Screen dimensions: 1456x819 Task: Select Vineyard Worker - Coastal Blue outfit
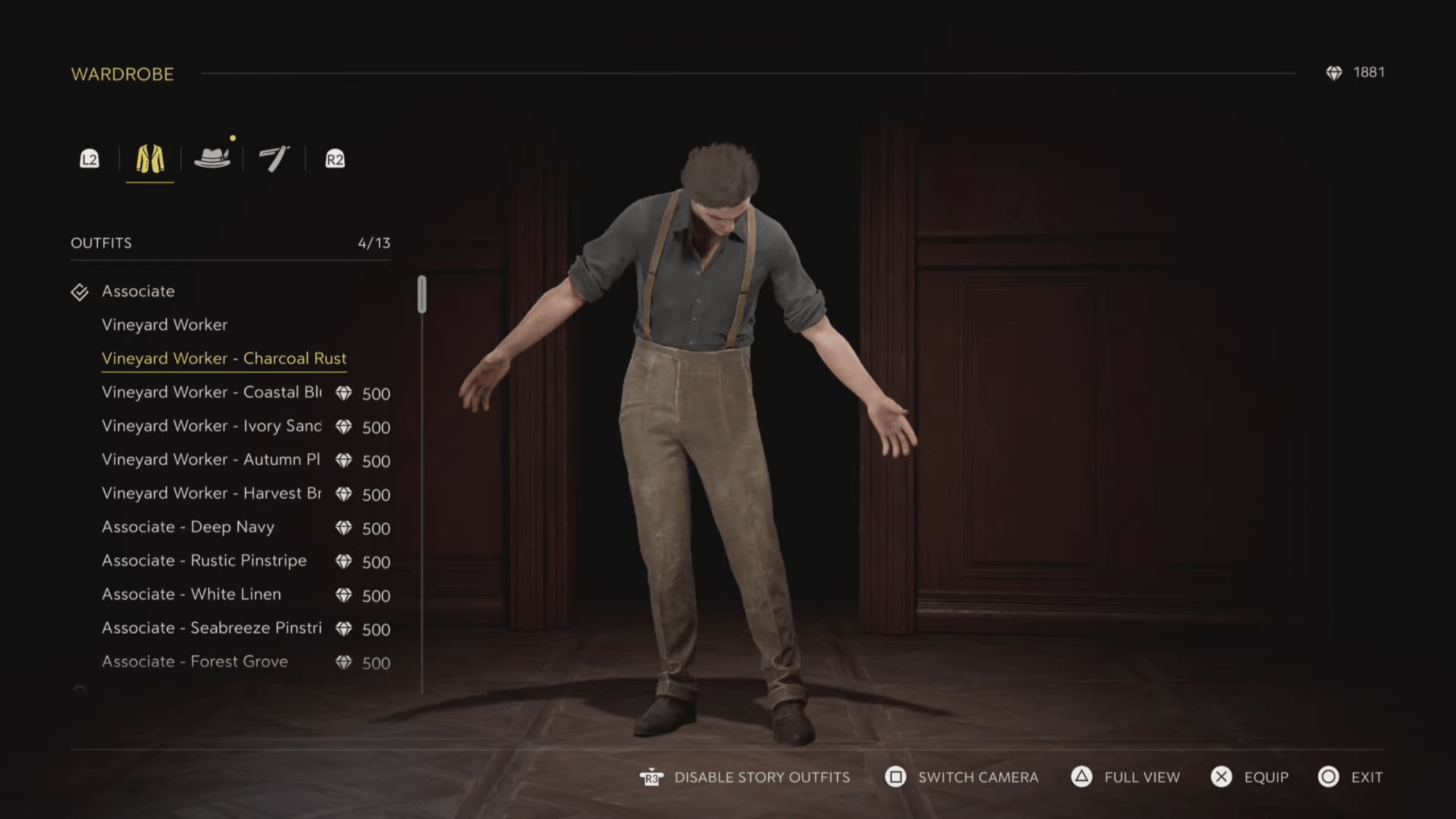tap(212, 392)
